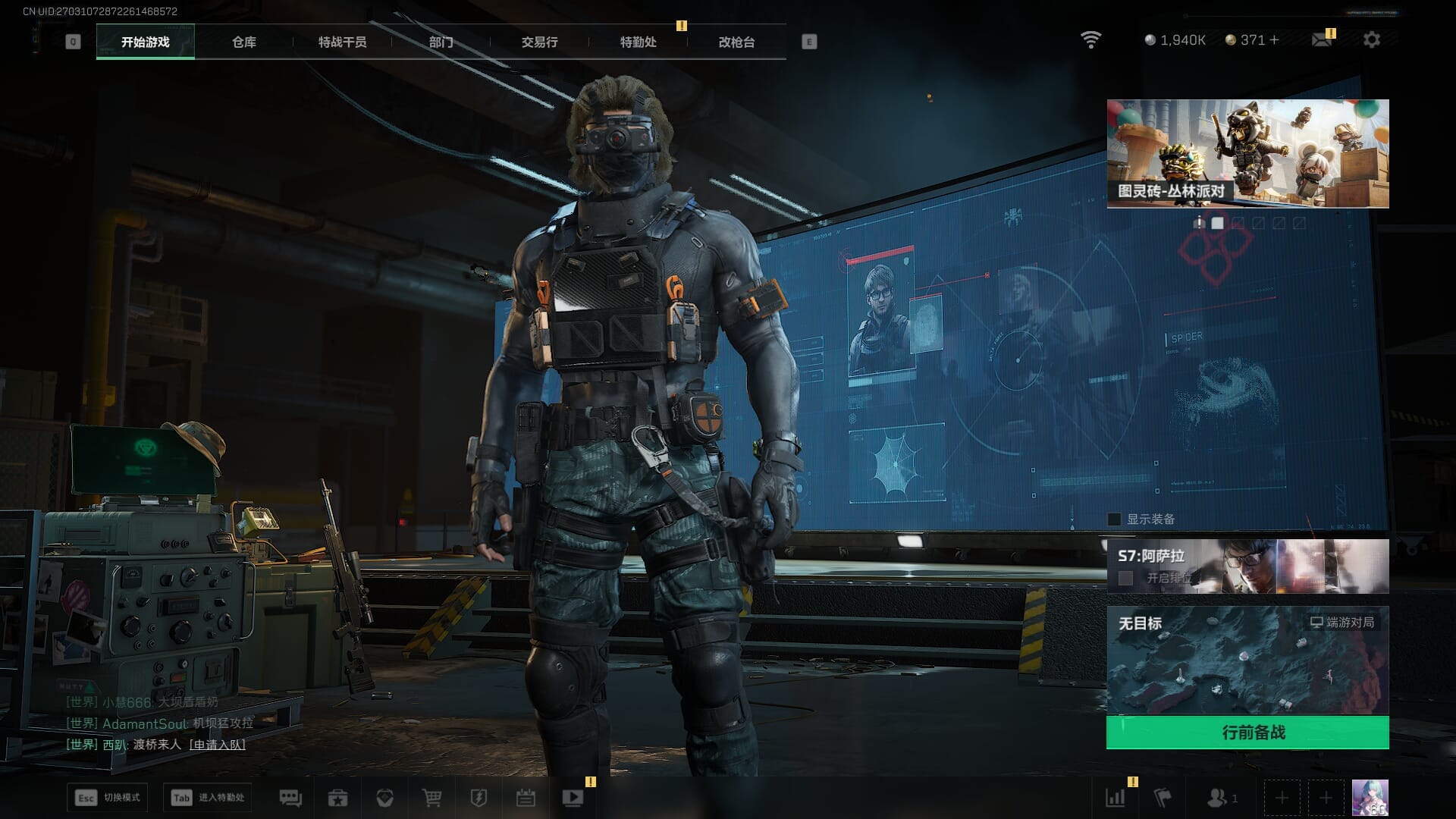Open the settings gear

point(1371,39)
